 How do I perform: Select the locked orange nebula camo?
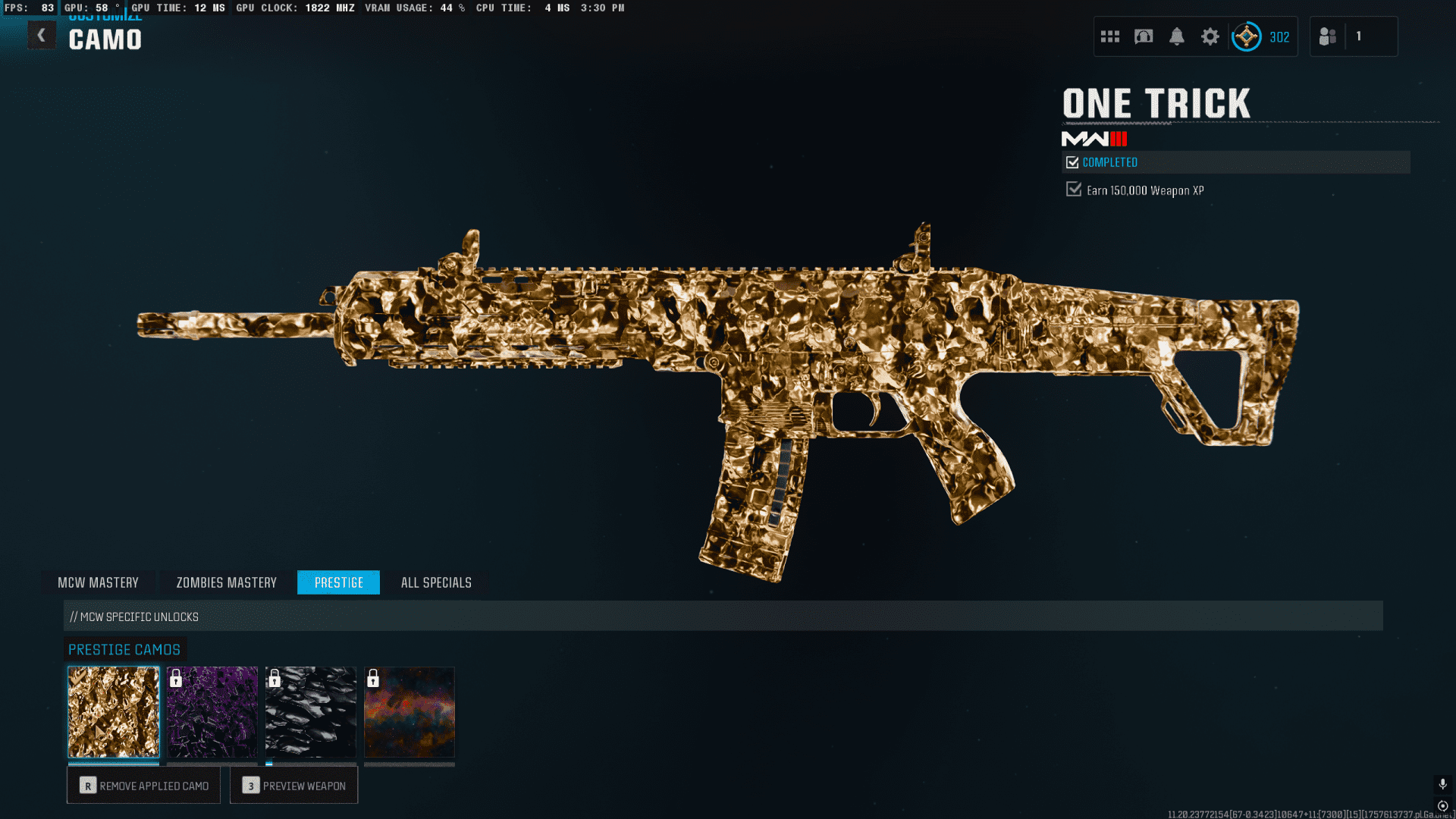click(x=409, y=712)
